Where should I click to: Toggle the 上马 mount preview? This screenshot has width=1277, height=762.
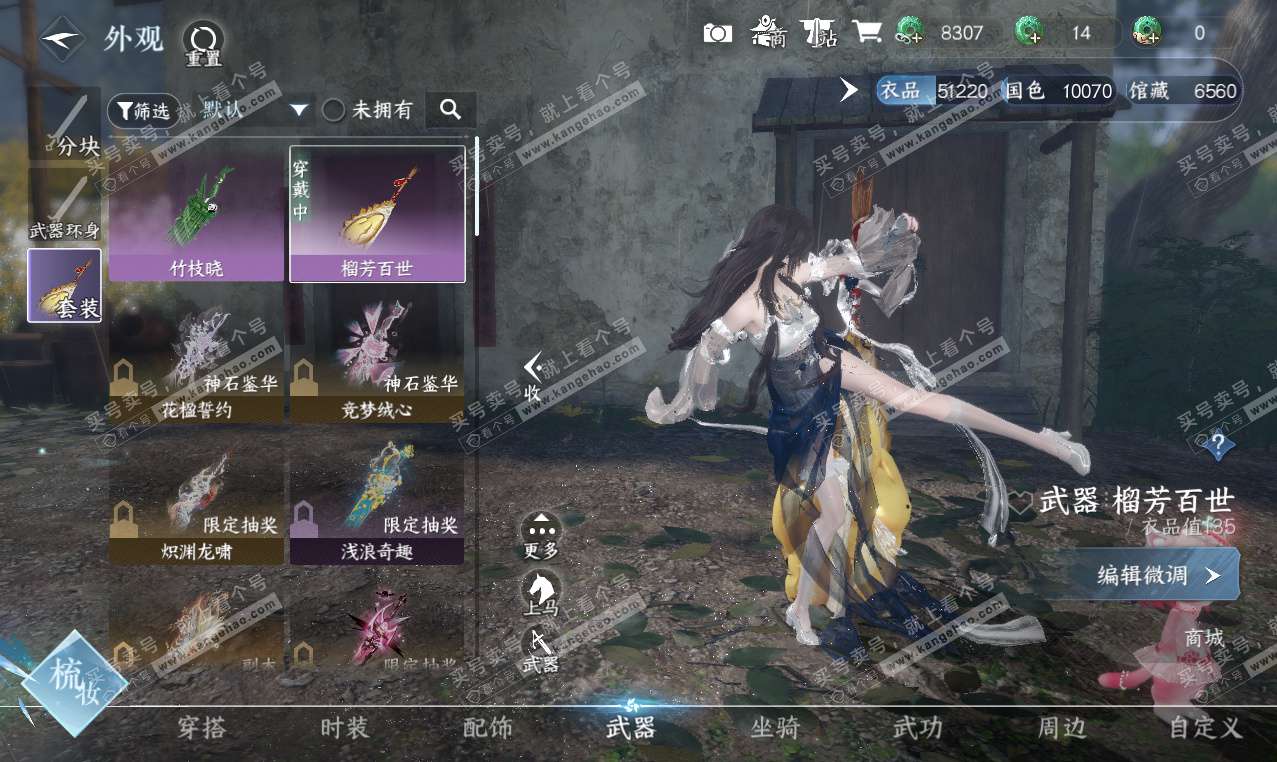tap(542, 592)
